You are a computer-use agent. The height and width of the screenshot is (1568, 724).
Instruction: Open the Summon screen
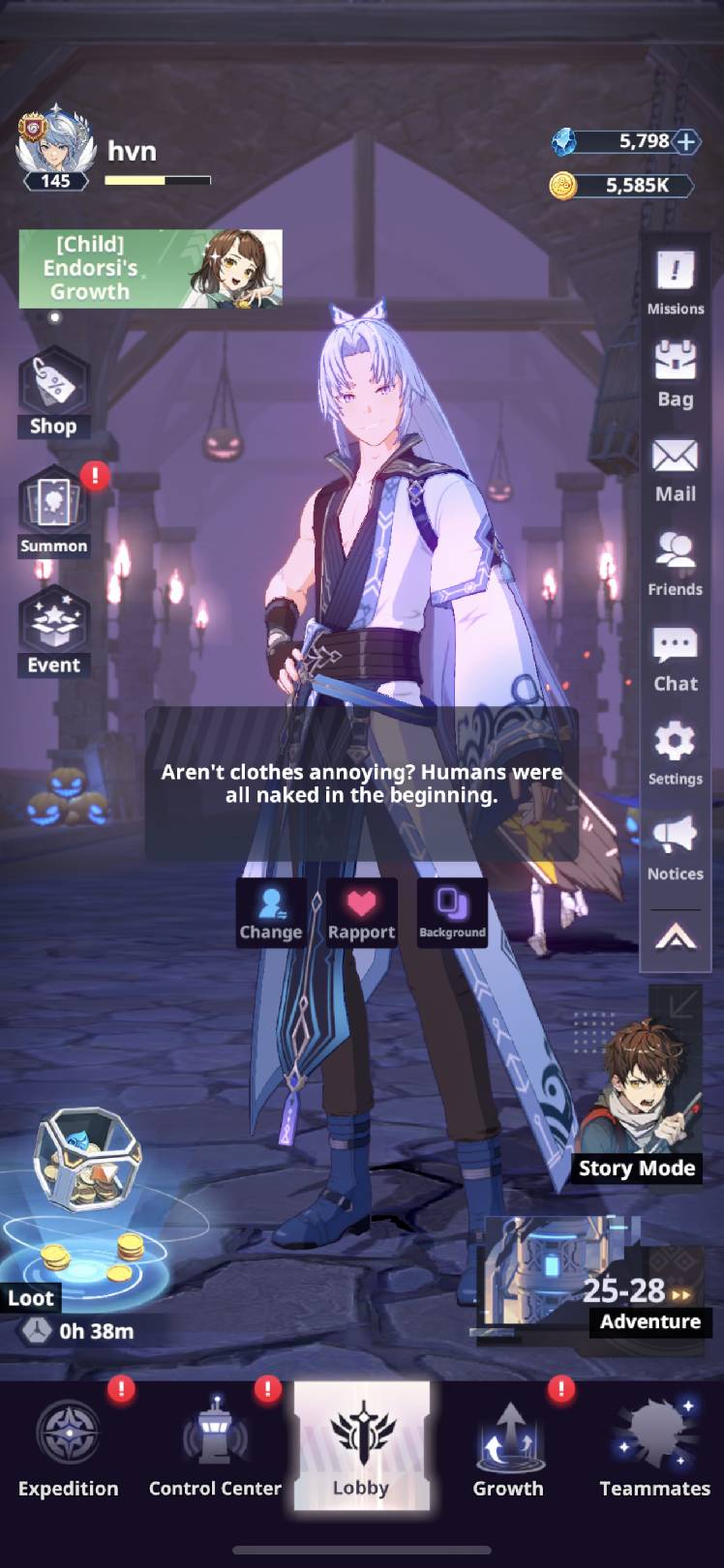[x=53, y=514]
